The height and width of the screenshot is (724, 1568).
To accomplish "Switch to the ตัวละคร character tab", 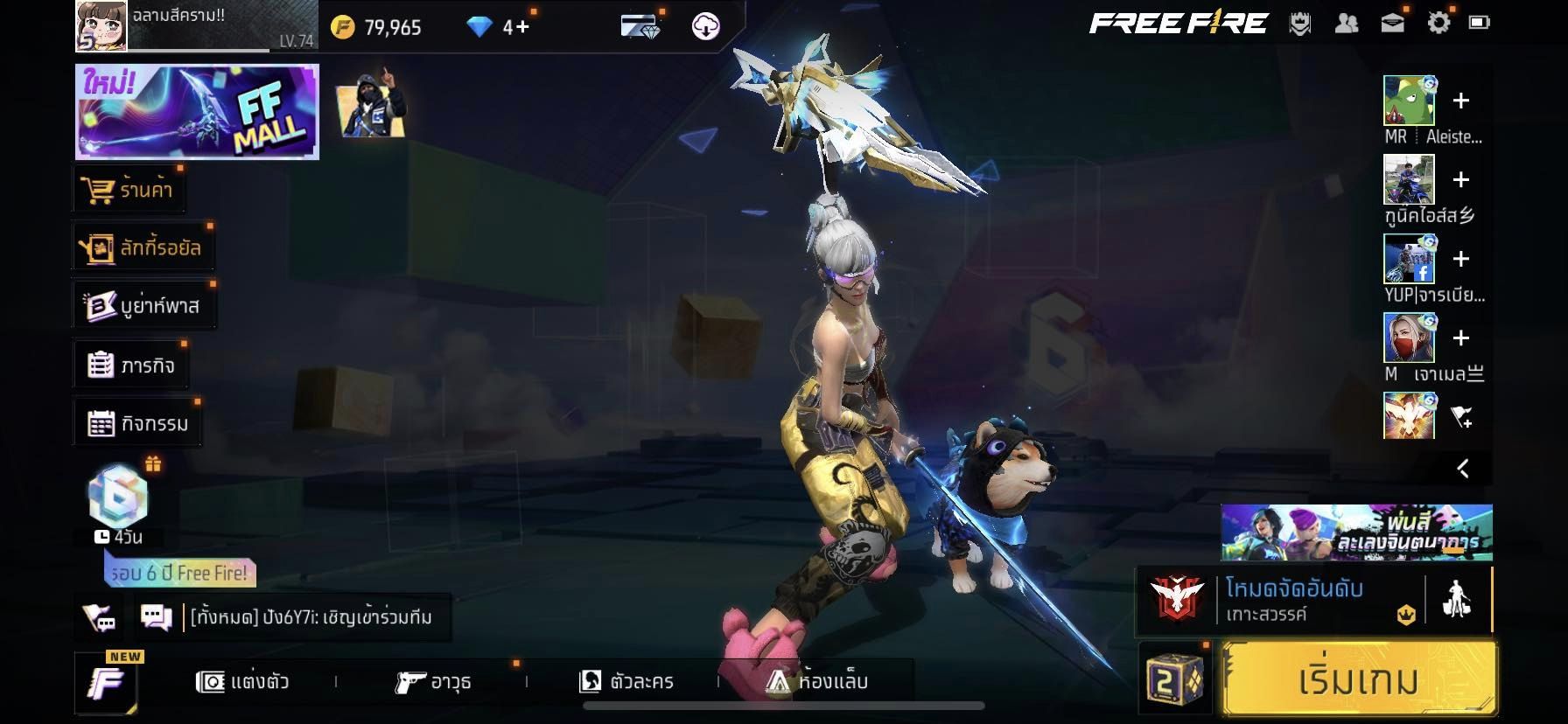I will (x=626, y=681).
